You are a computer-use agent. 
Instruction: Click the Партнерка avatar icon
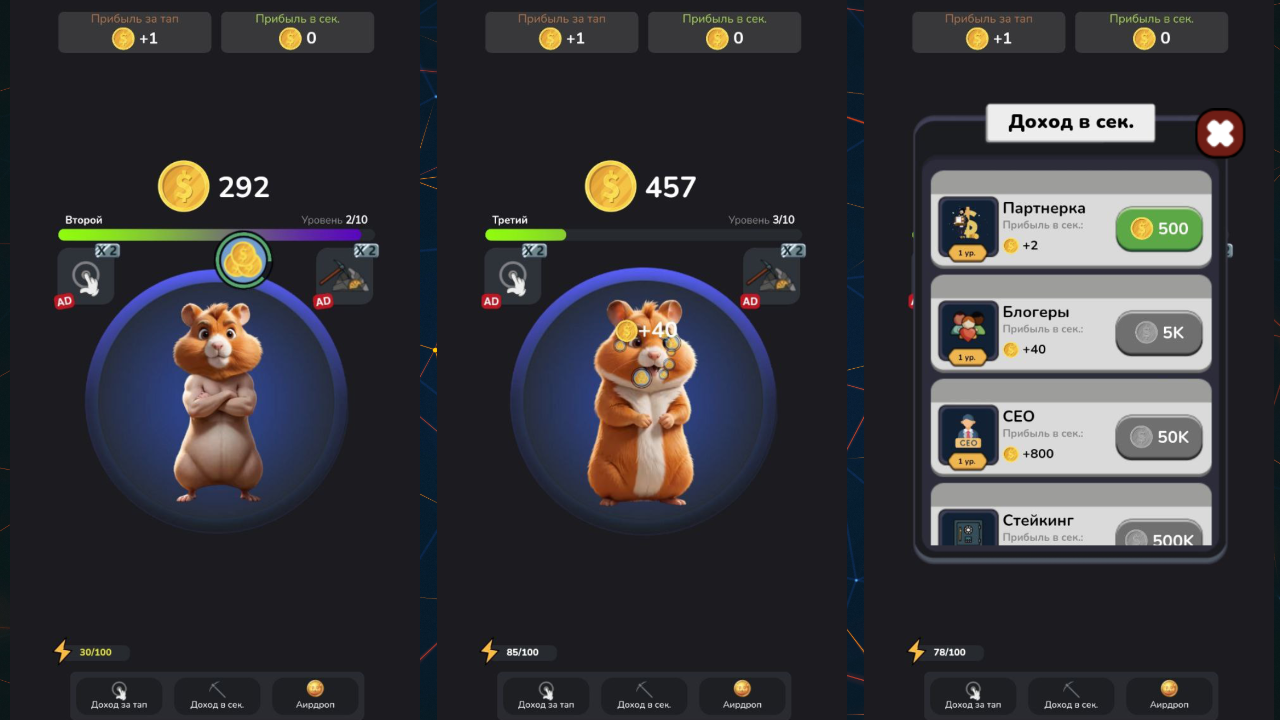pos(967,226)
